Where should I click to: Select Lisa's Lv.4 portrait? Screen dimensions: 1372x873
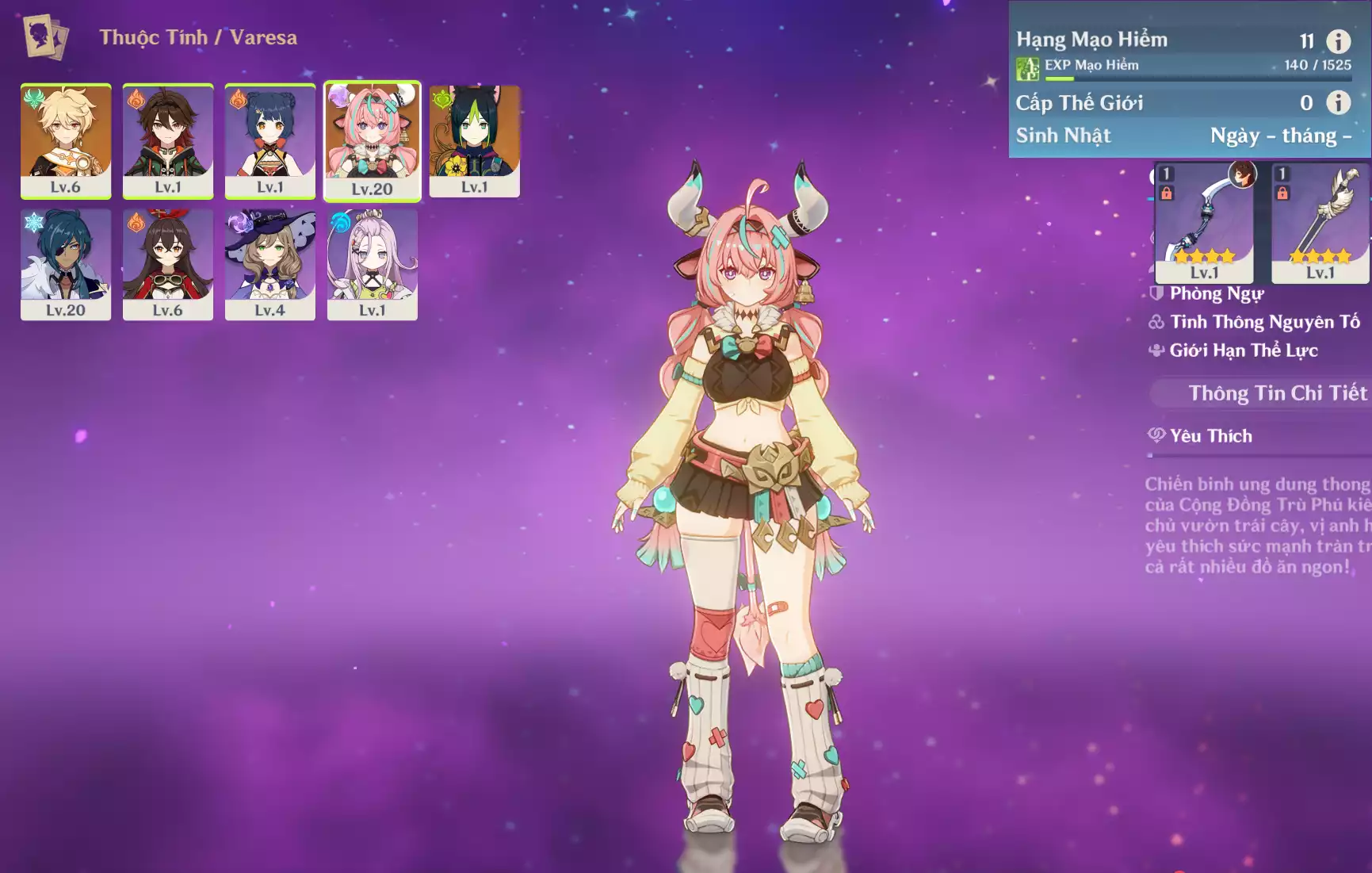click(270, 264)
